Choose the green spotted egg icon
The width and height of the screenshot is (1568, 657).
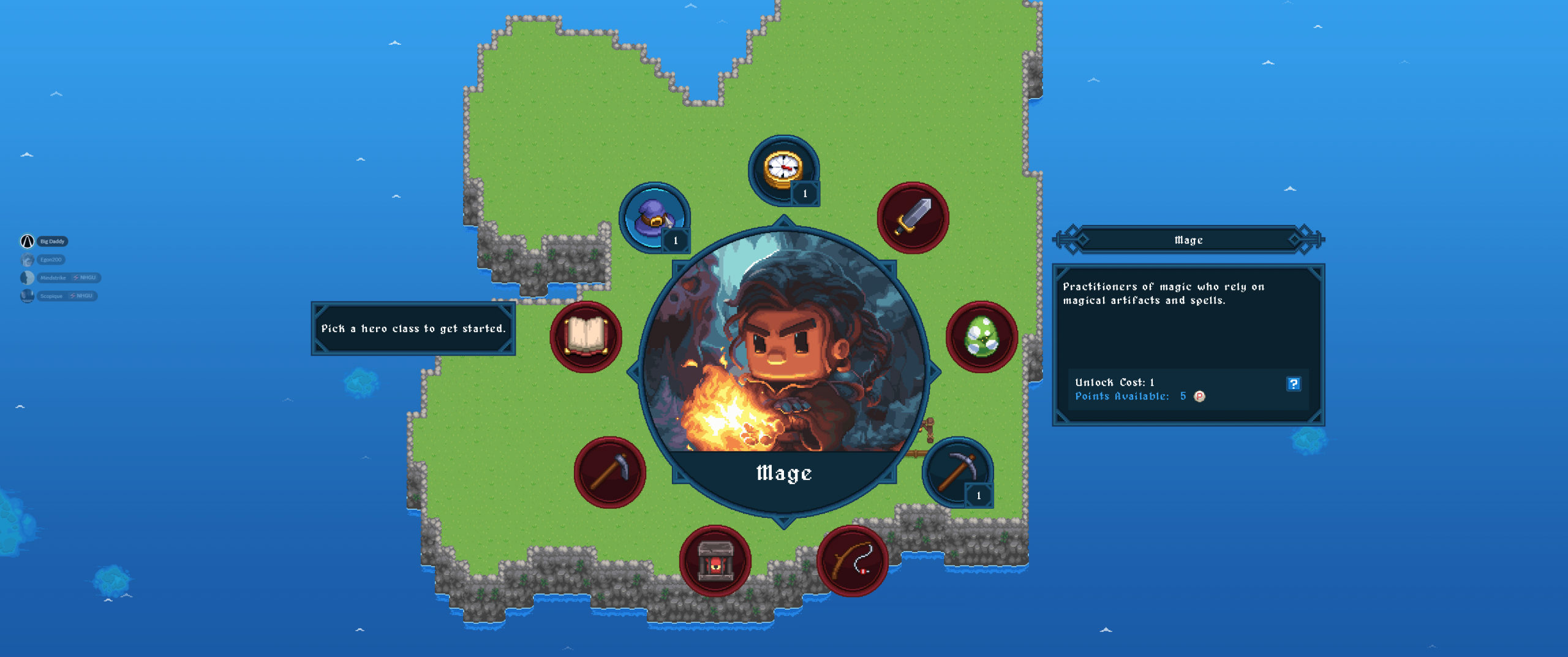click(981, 336)
